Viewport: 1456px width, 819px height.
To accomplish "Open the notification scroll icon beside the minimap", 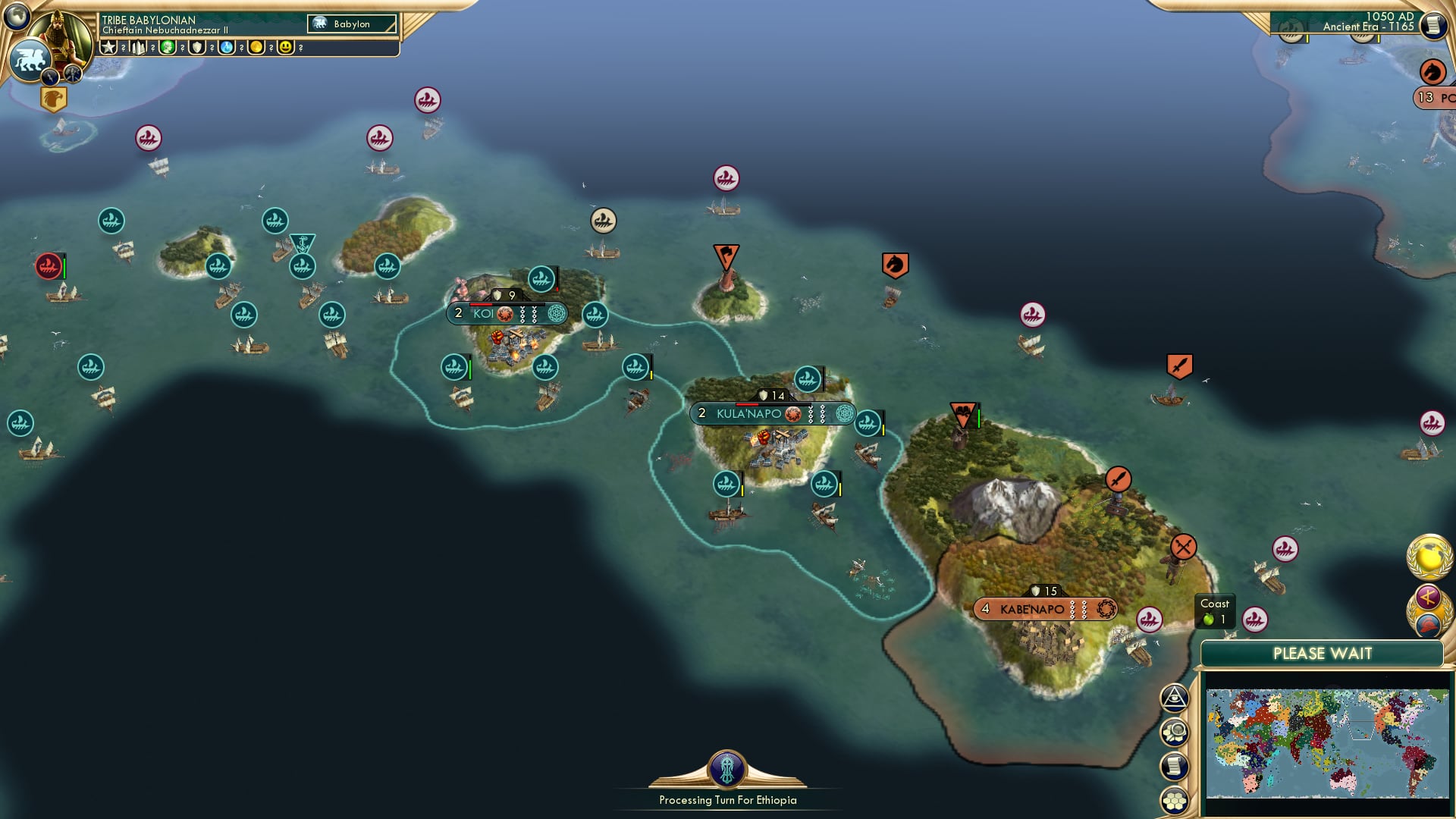I will [1175, 764].
